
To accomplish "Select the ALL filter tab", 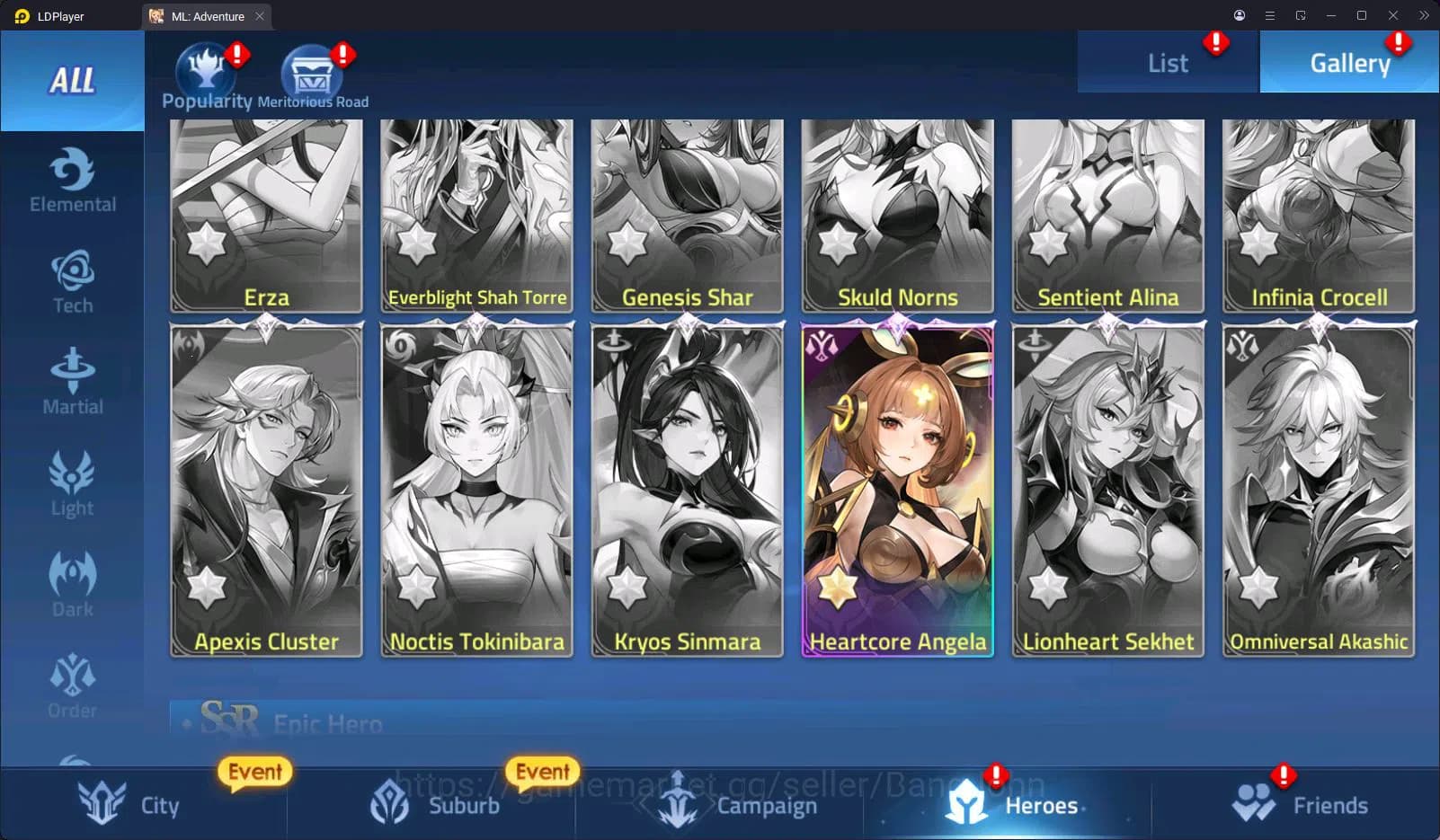I will [72, 82].
